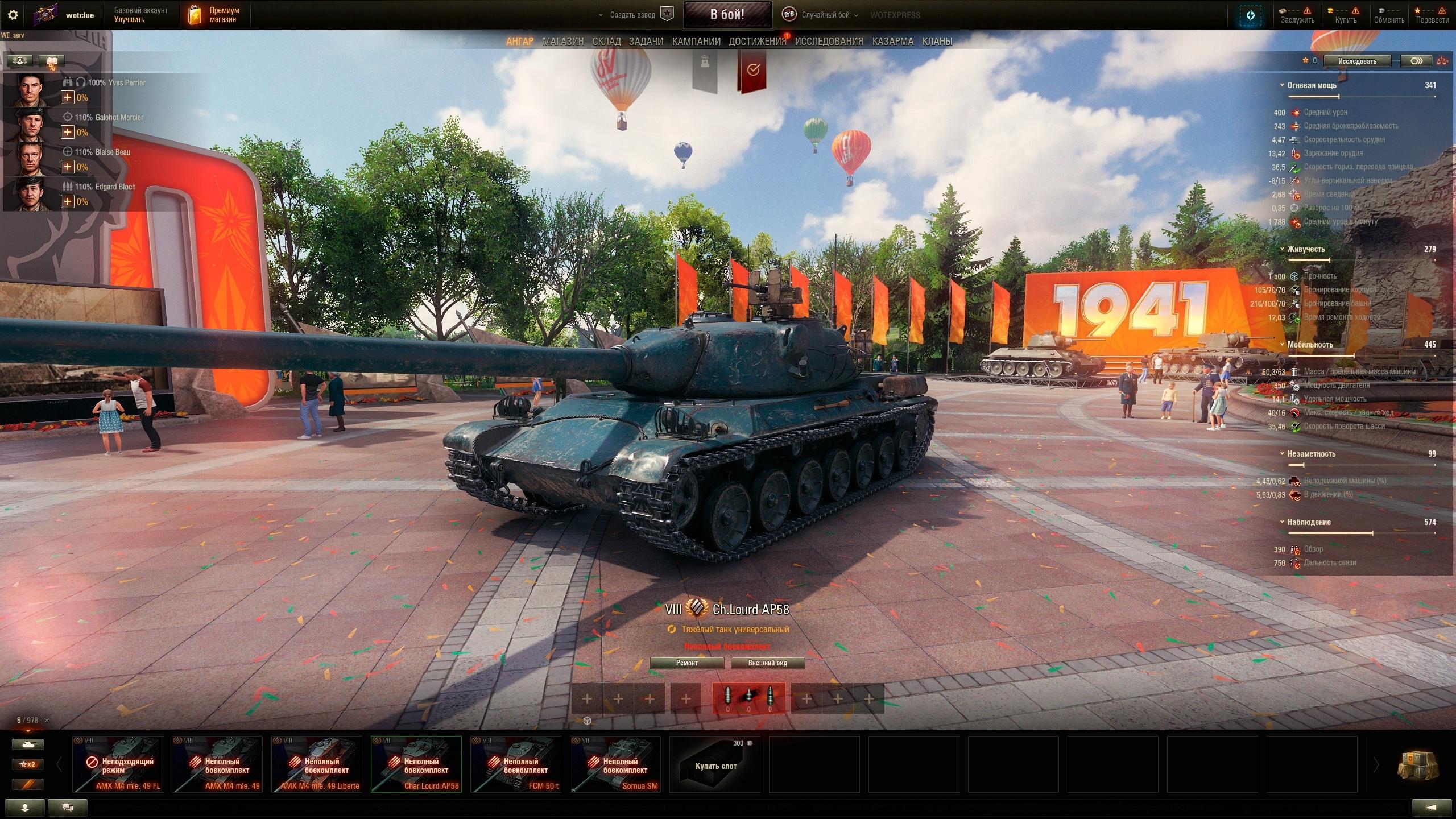
Task: Show the ДОСТИЖЕНИЯ tab
Action: click(x=757, y=42)
